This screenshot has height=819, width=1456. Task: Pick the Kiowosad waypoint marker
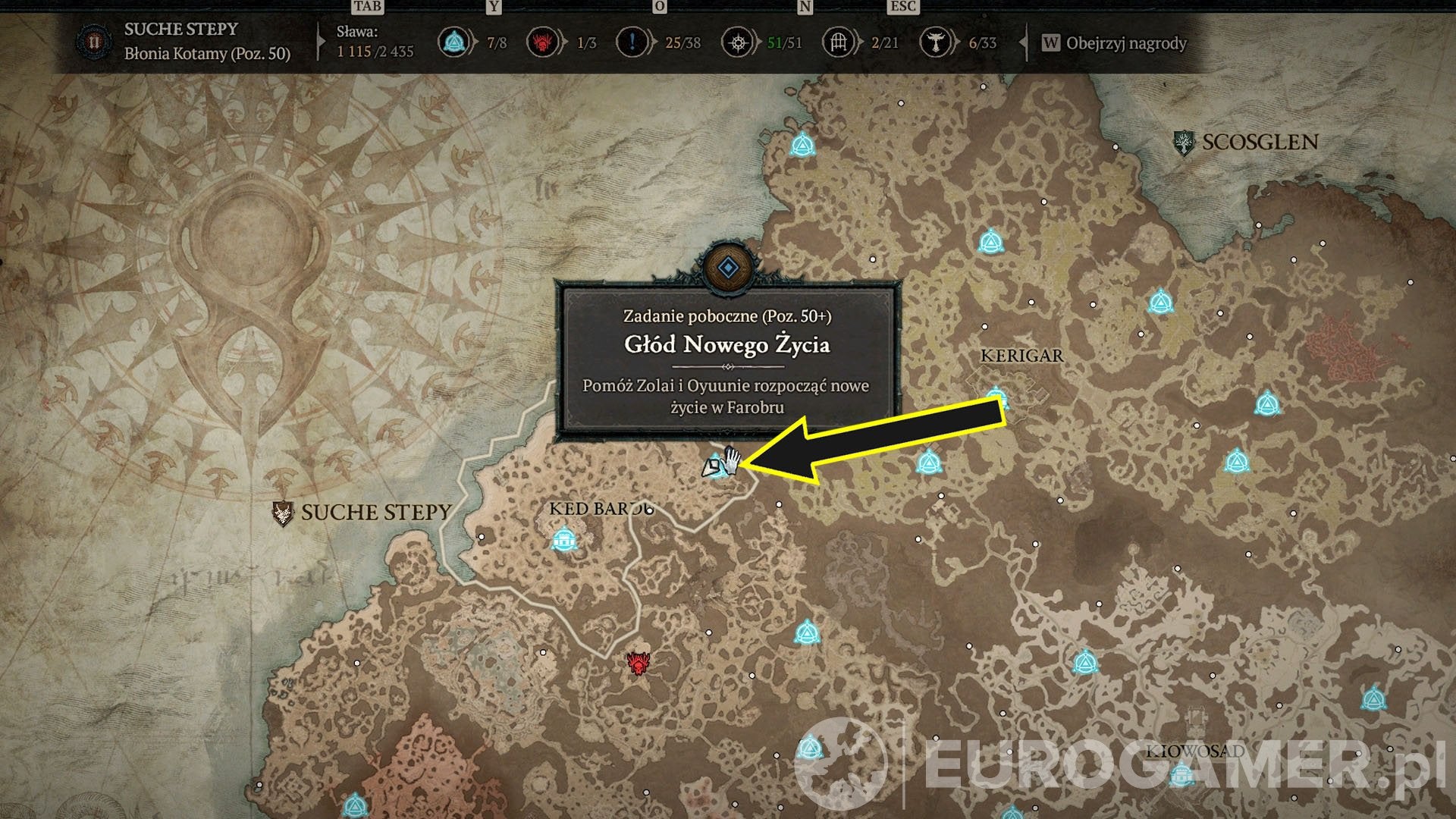[x=1181, y=775]
